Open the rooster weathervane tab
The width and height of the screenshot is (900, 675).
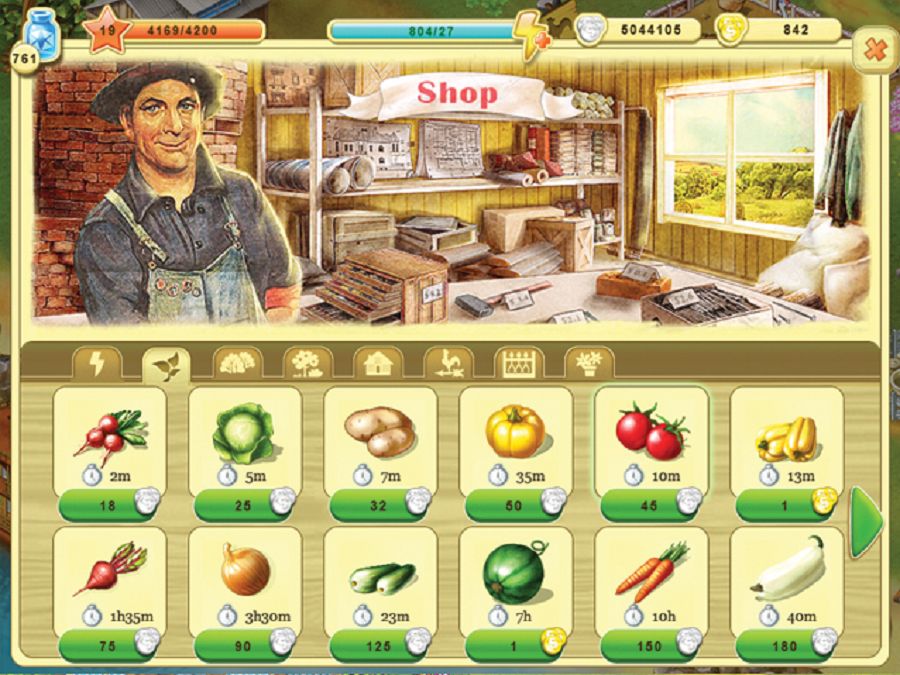tap(447, 364)
